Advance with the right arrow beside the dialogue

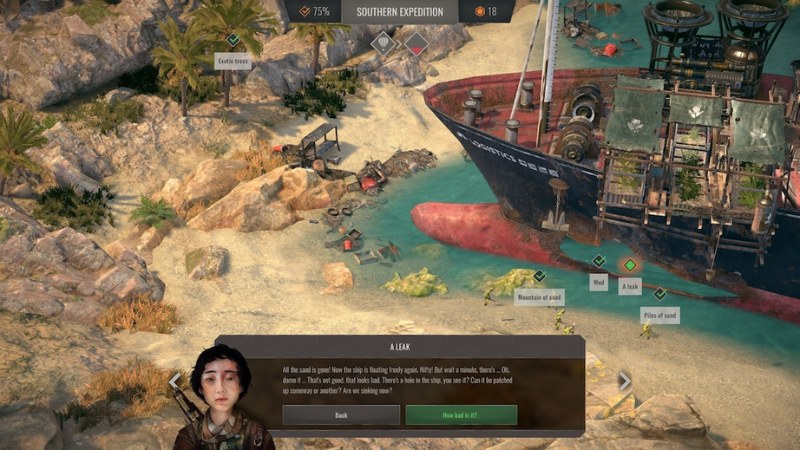625,381
